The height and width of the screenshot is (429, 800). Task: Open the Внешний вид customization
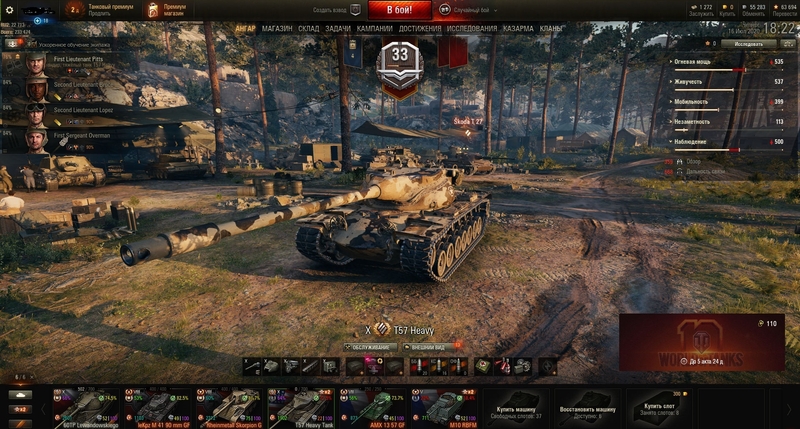[x=428, y=347]
